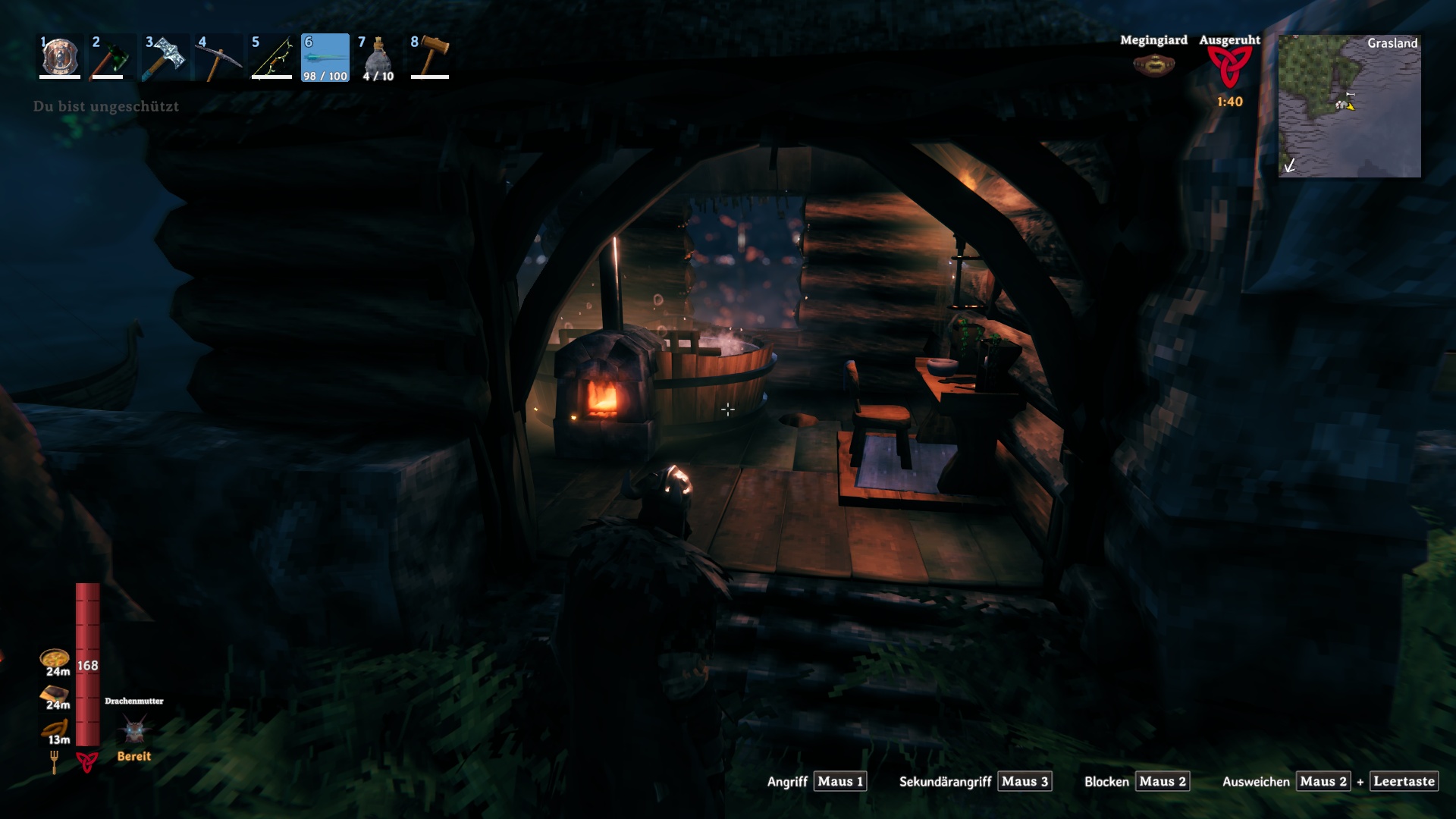
Task: Click the Du bist ungeschützt warning text
Action: click(x=106, y=107)
